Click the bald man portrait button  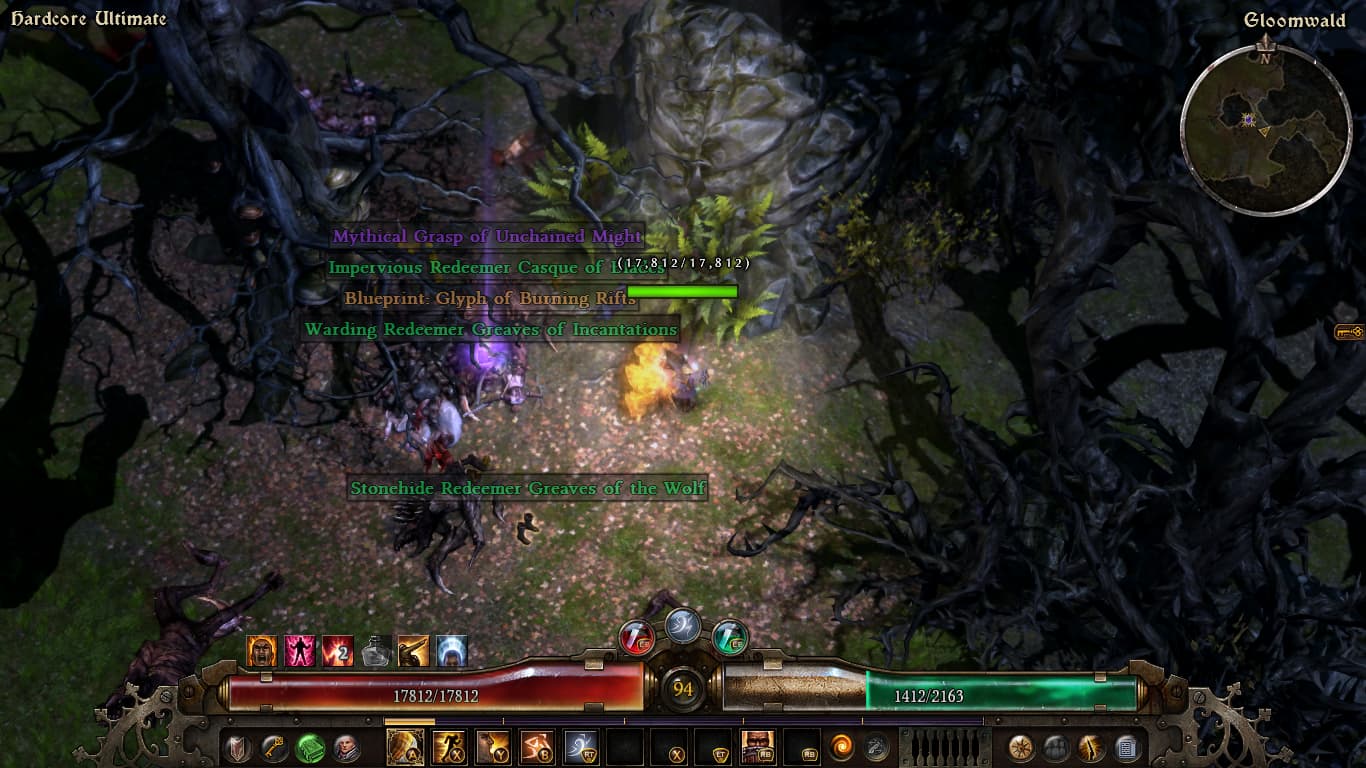click(346, 747)
